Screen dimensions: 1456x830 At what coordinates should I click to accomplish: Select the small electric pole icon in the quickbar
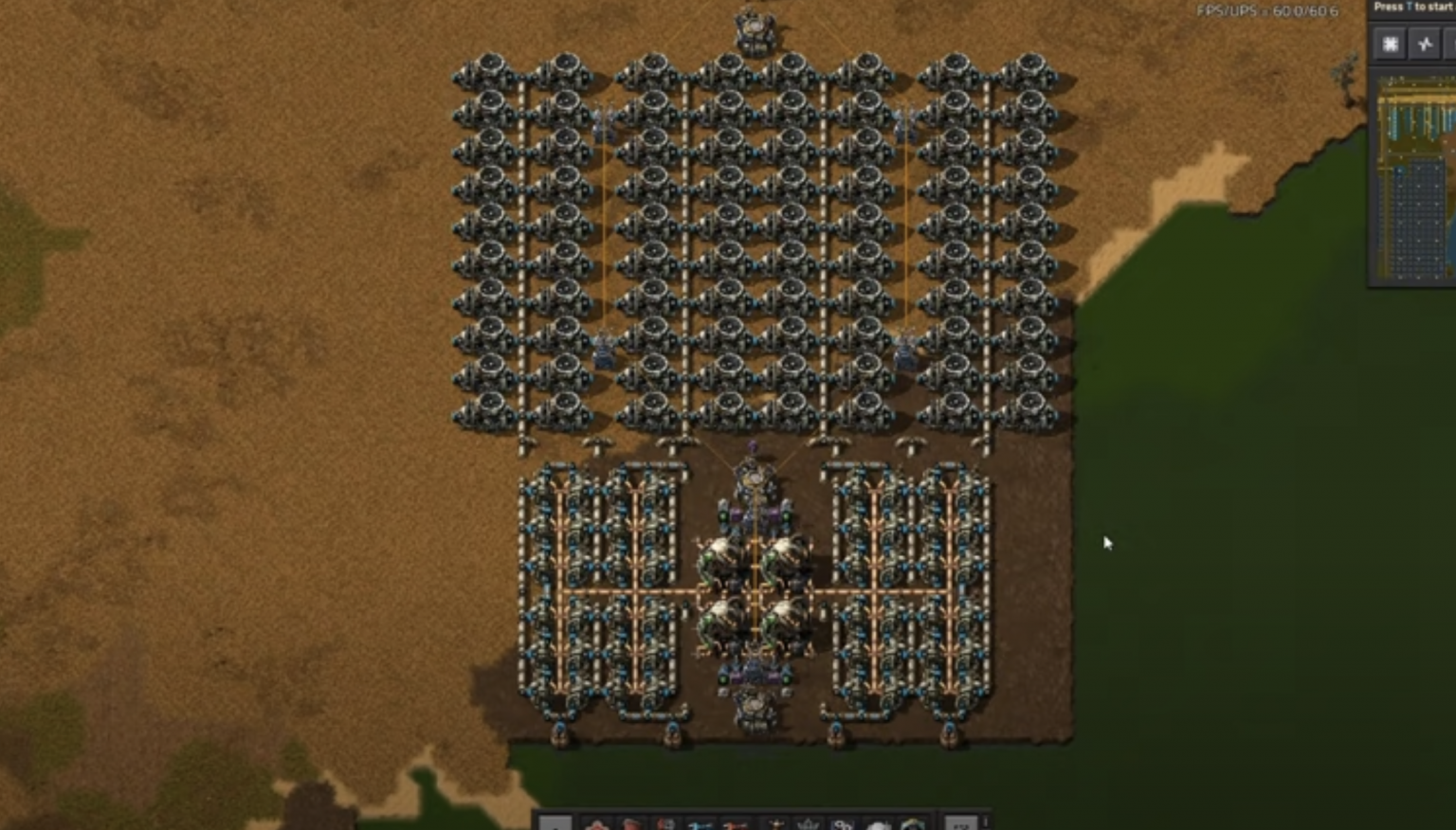point(773,824)
